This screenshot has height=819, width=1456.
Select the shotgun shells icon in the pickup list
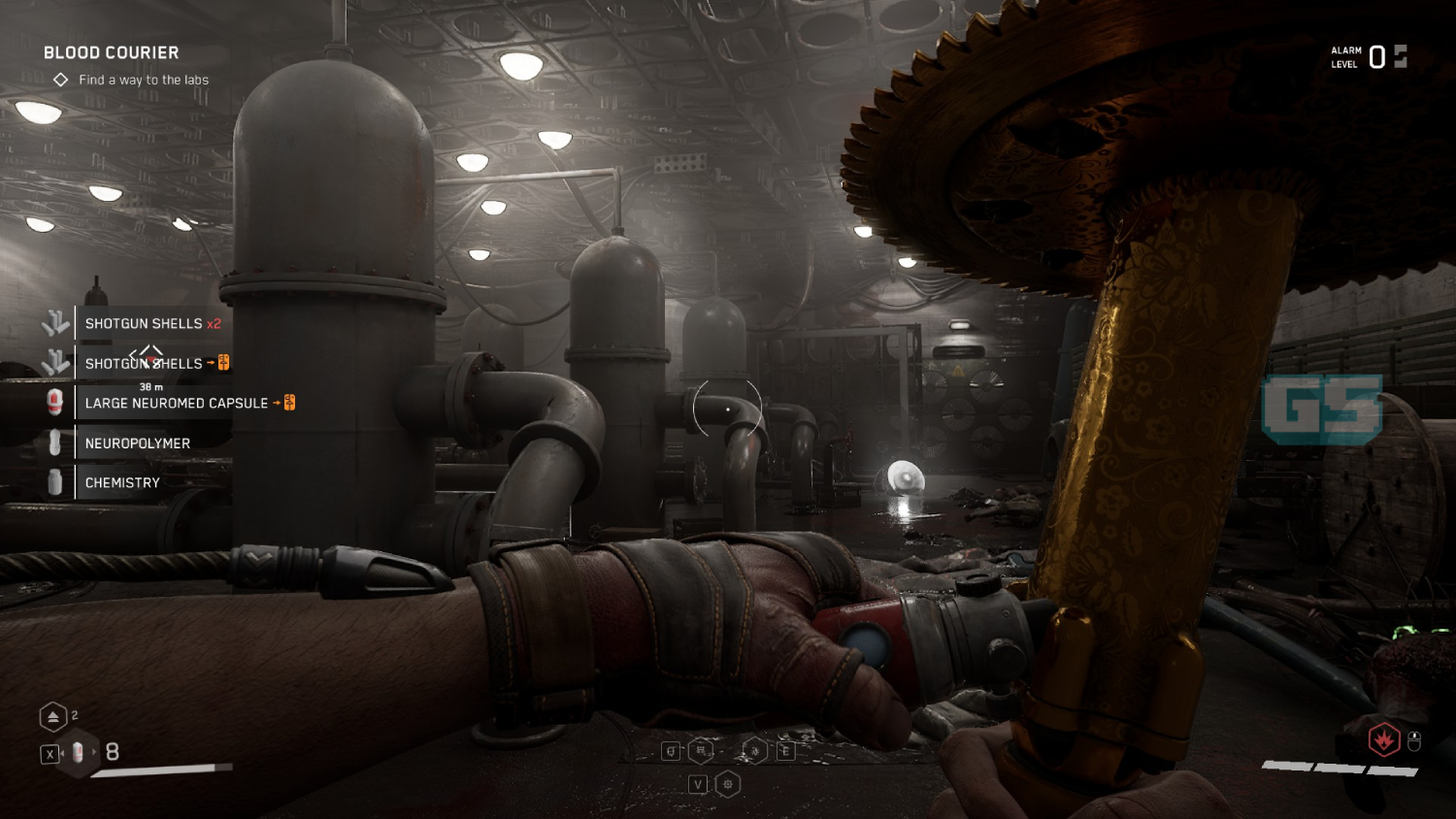(x=54, y=323)
